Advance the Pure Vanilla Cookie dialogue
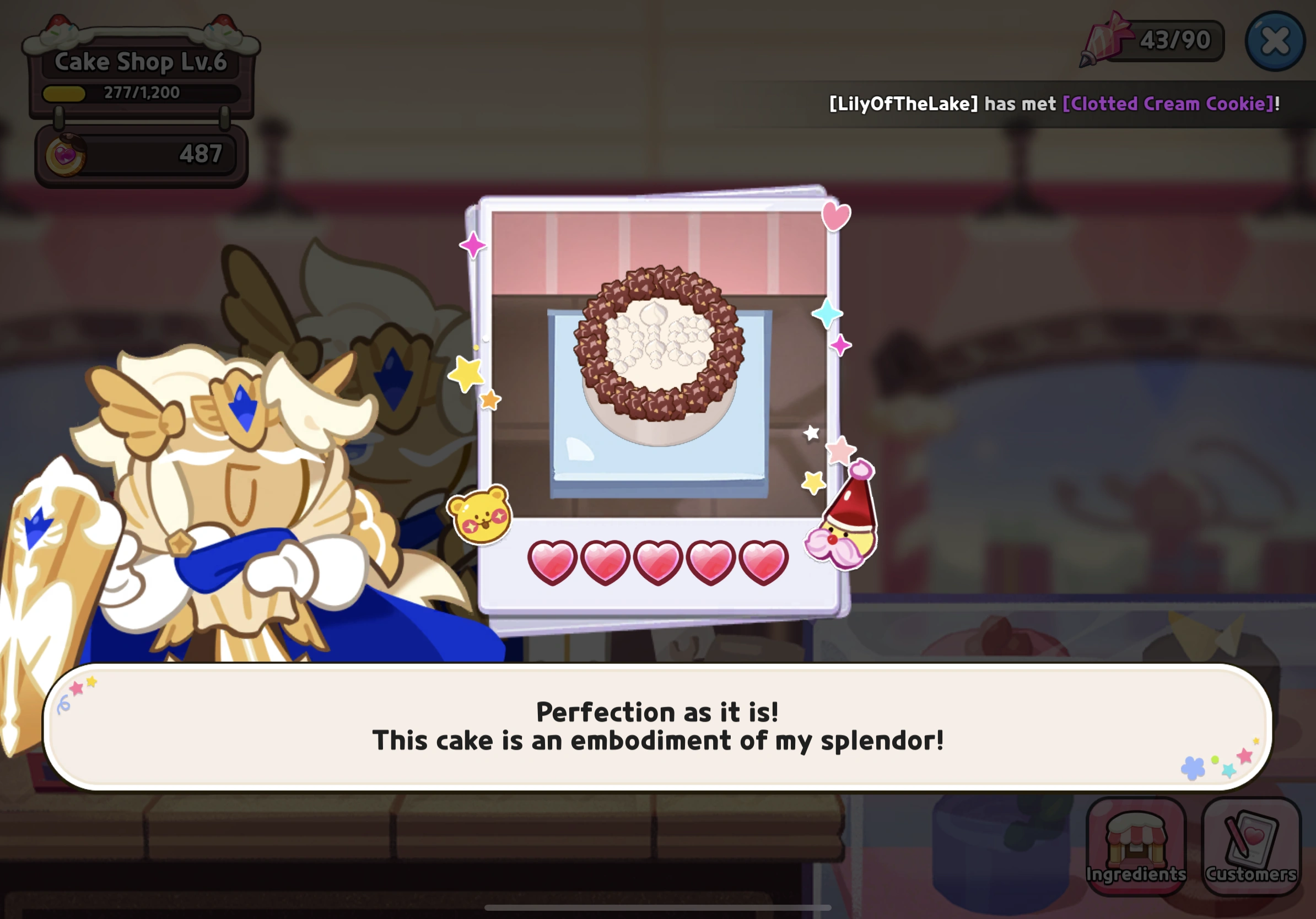This screenshot has width=1316, height=919. 658,728
